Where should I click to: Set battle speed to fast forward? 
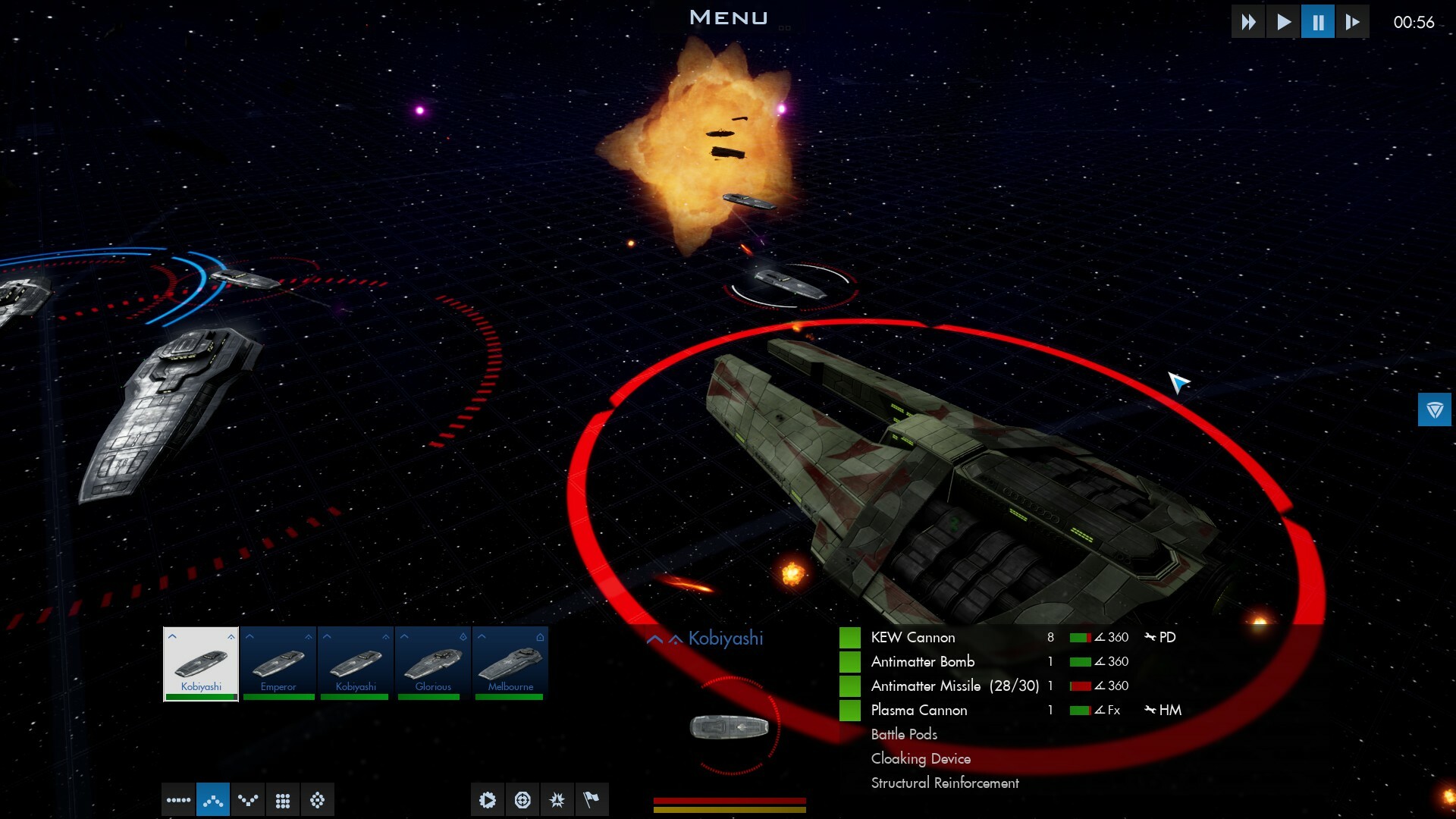1248,22
